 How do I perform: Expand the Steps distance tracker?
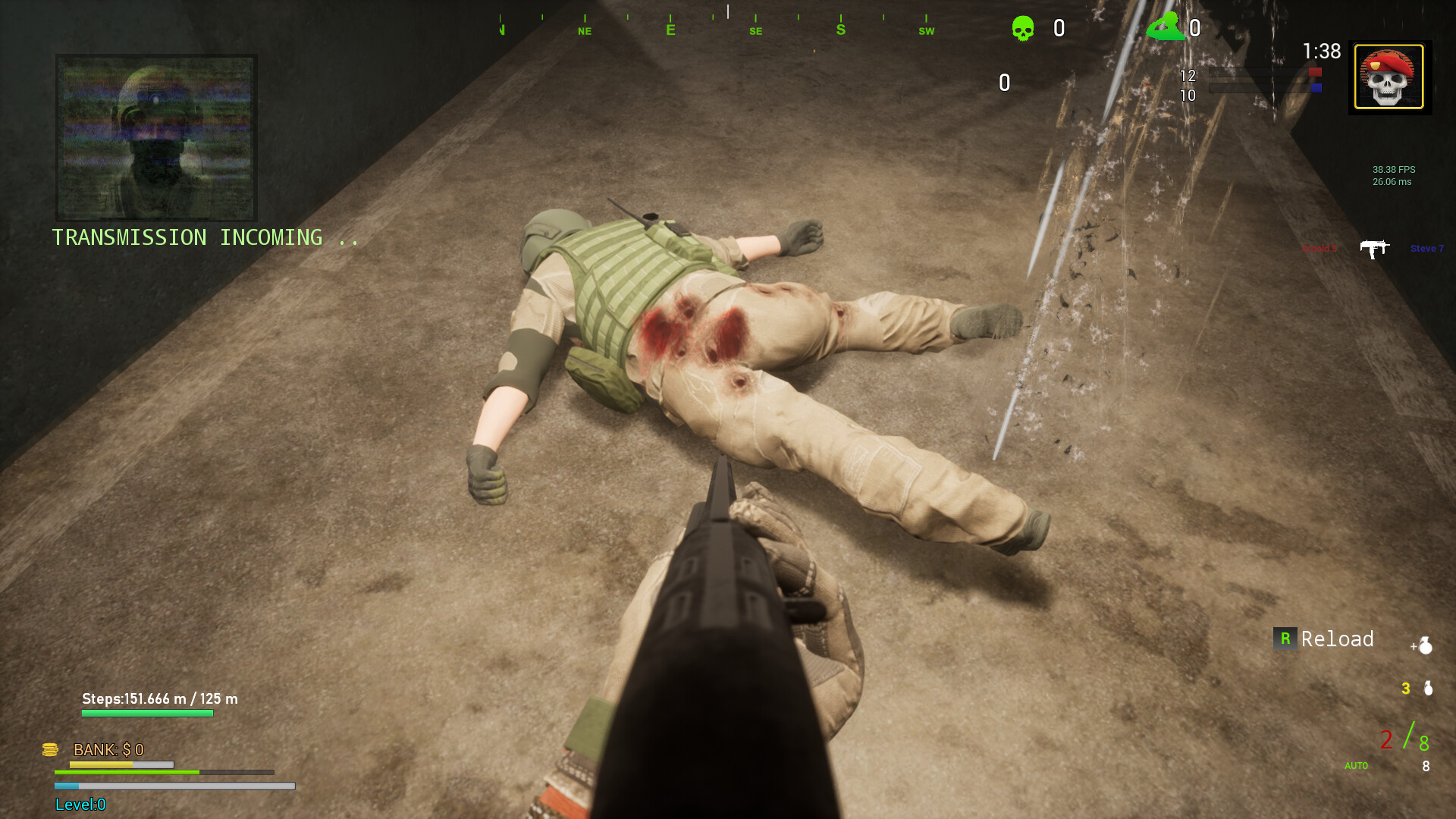pos(159,699)
